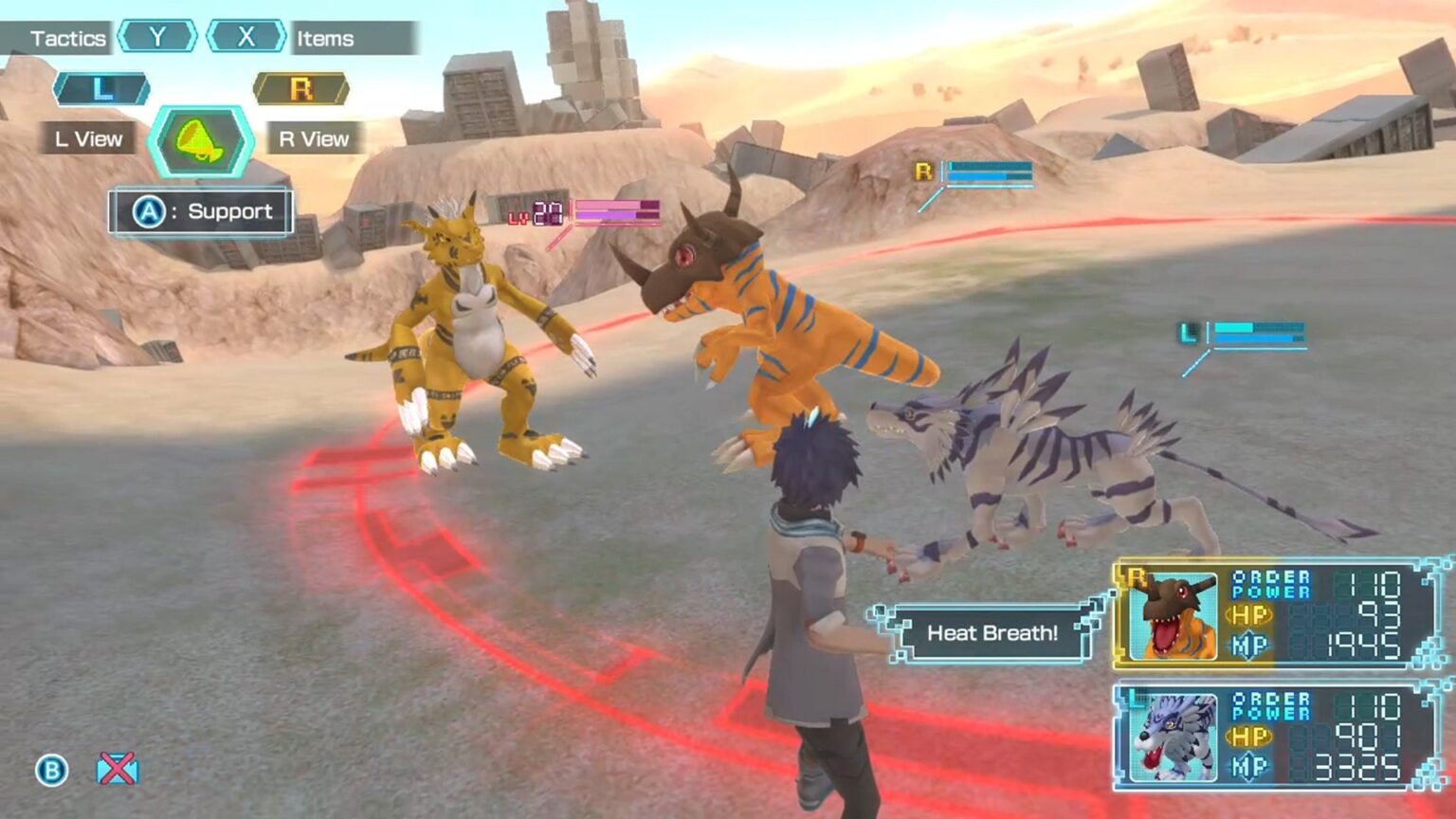This screenshot has width=1456, height=819.
Task: Select the Greymon partner status panel
Action: point(1278,614)
